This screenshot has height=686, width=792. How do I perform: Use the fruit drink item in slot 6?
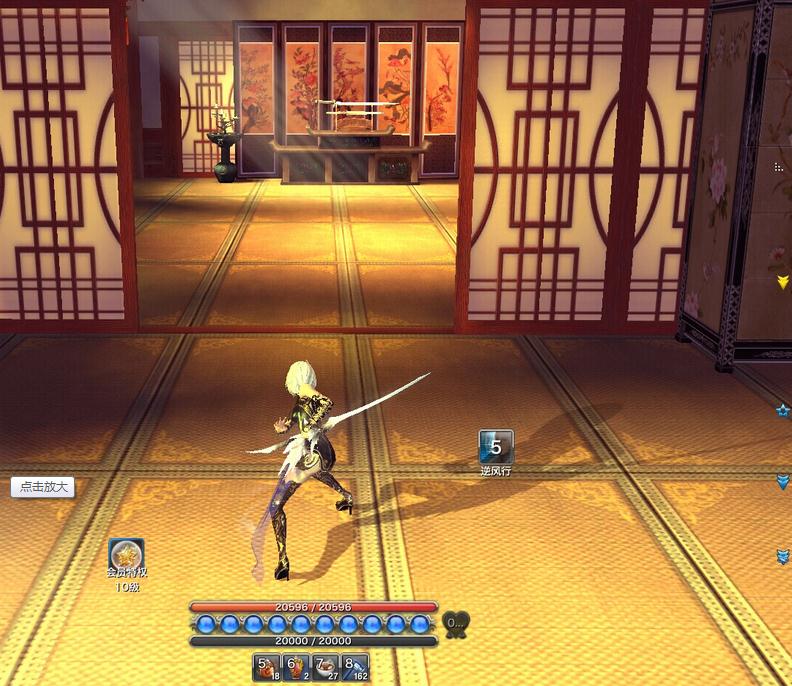pyautogui.click(x=297, y=667)
